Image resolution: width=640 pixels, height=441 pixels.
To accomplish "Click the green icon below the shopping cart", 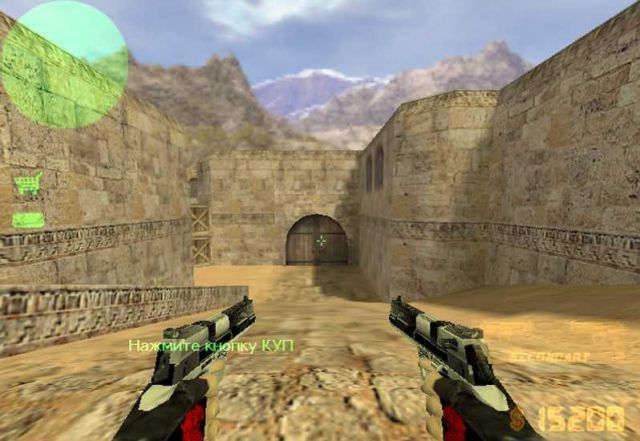I will [x=28, y=219].
